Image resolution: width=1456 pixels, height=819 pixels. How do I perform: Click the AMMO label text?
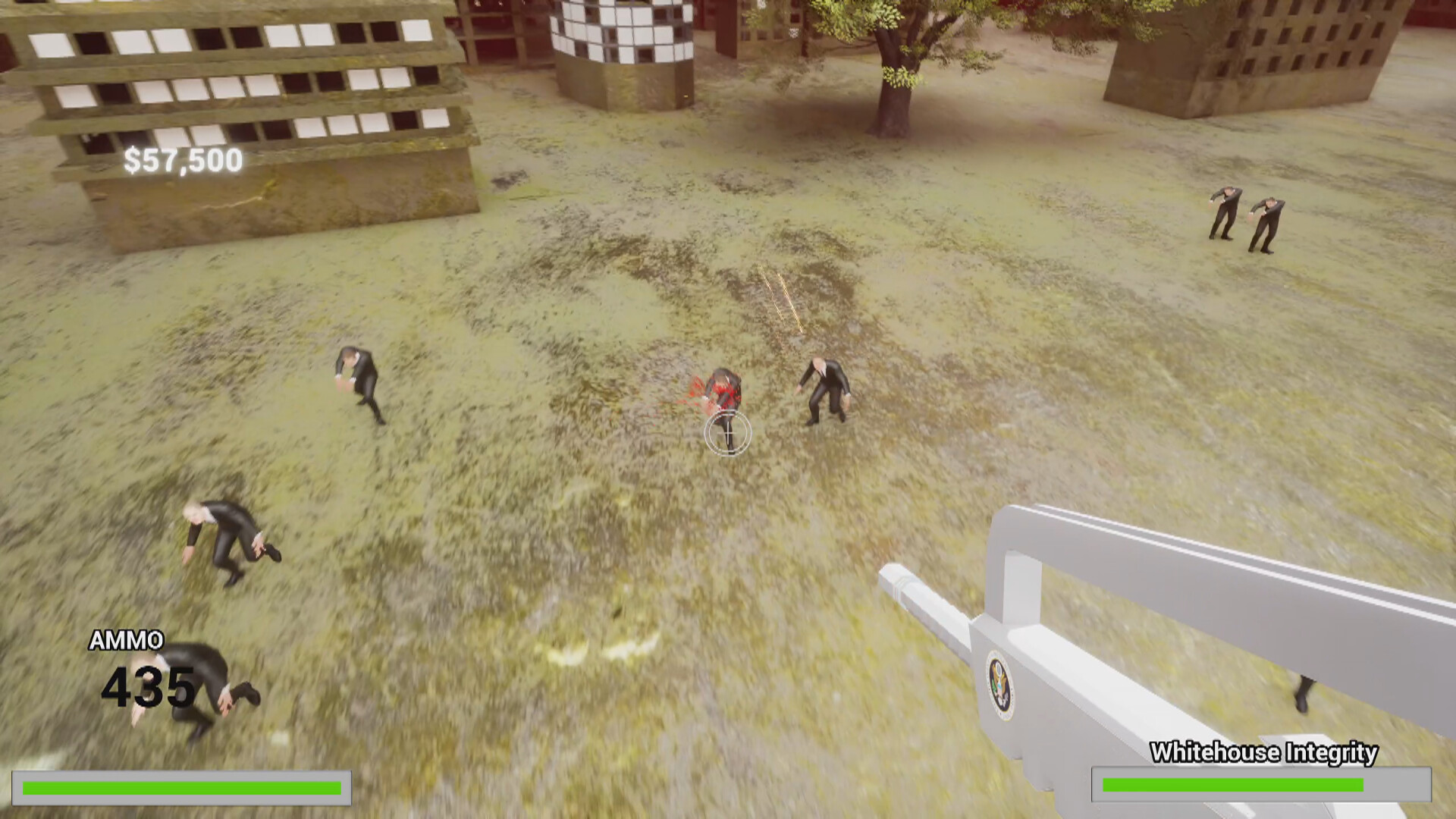coord(126,641)
